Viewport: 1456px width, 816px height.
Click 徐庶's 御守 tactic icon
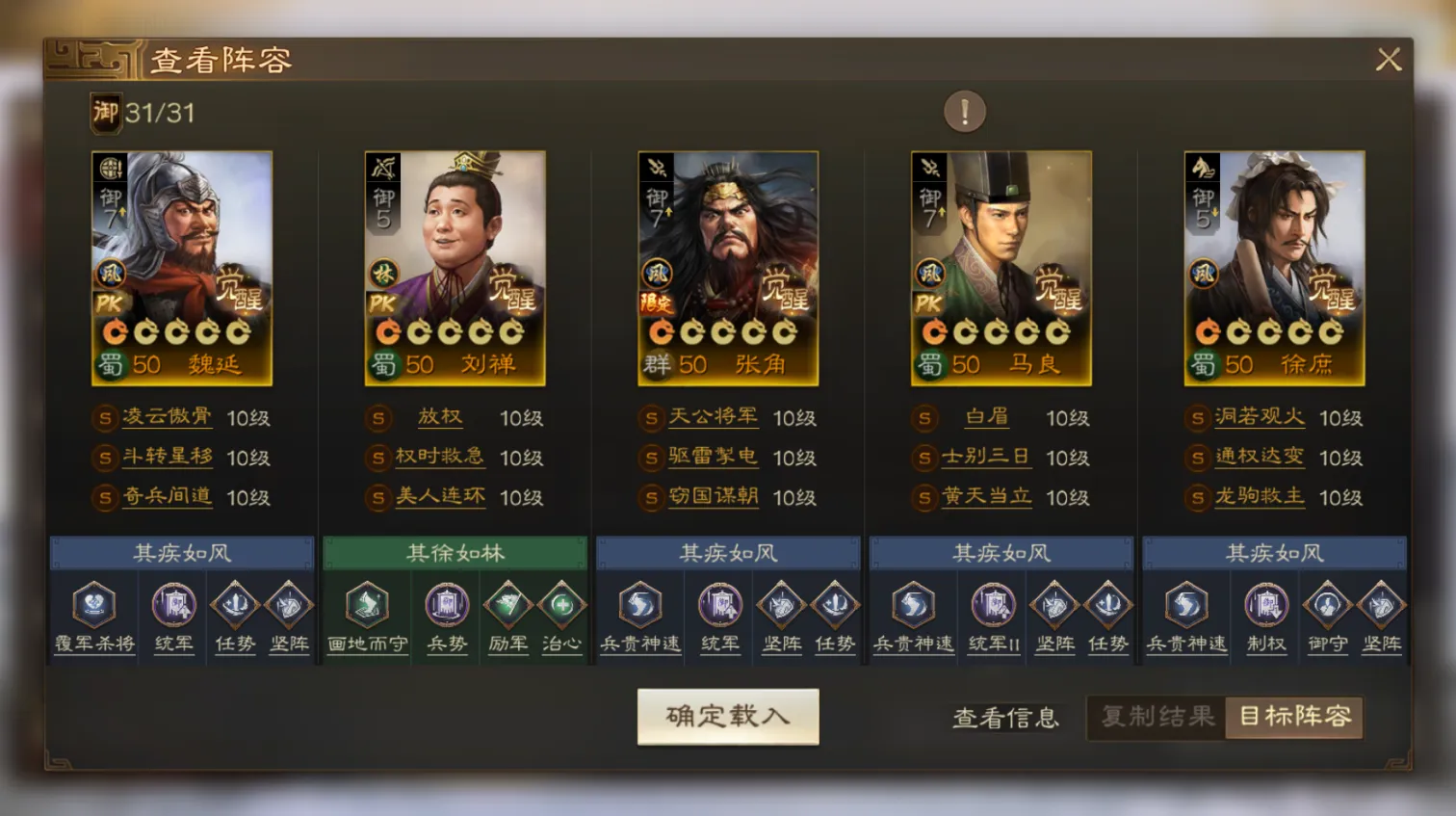(1329, 615)
